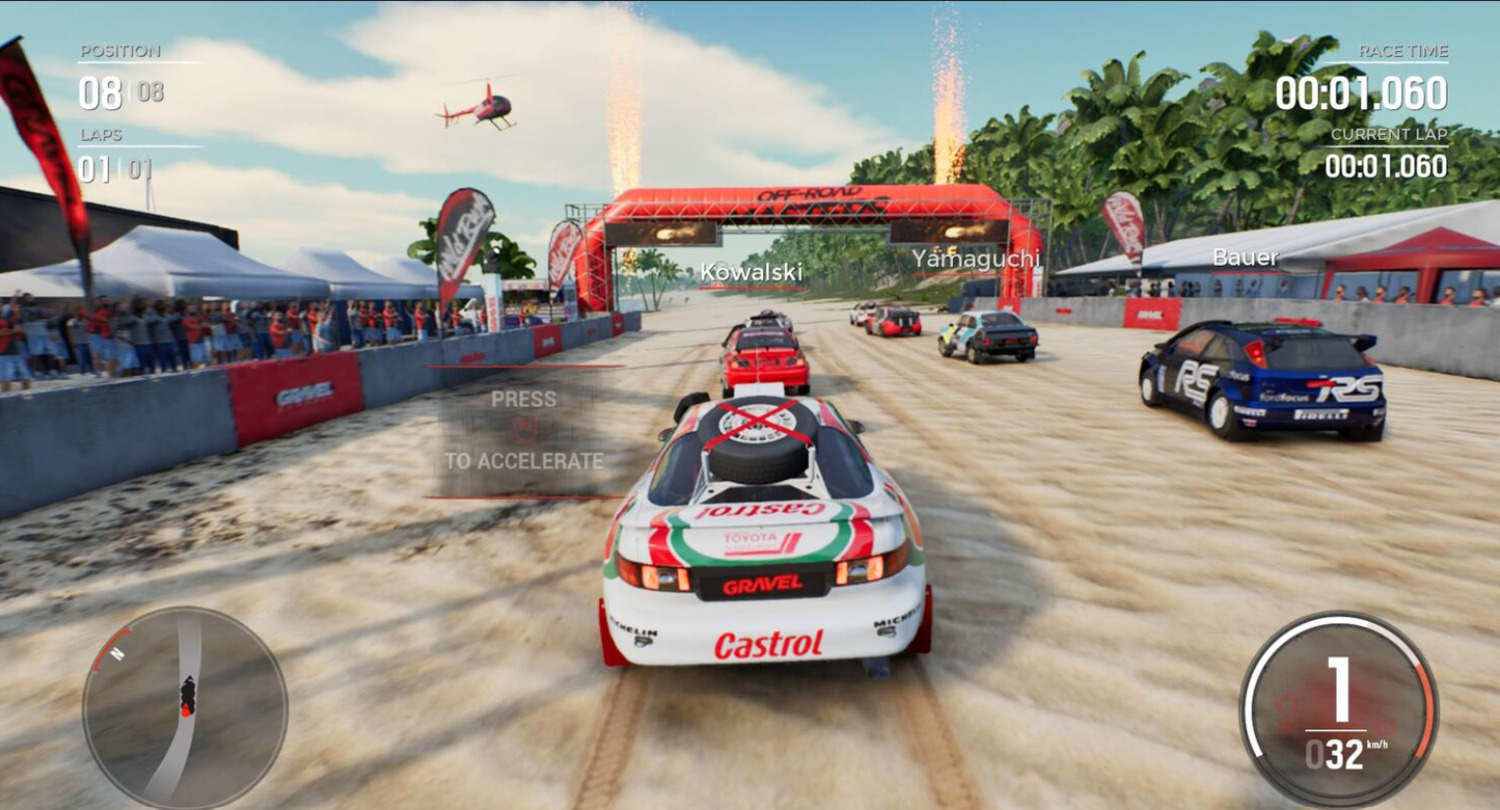Select the Bauer opponent name tag

tap(1245, 258)
